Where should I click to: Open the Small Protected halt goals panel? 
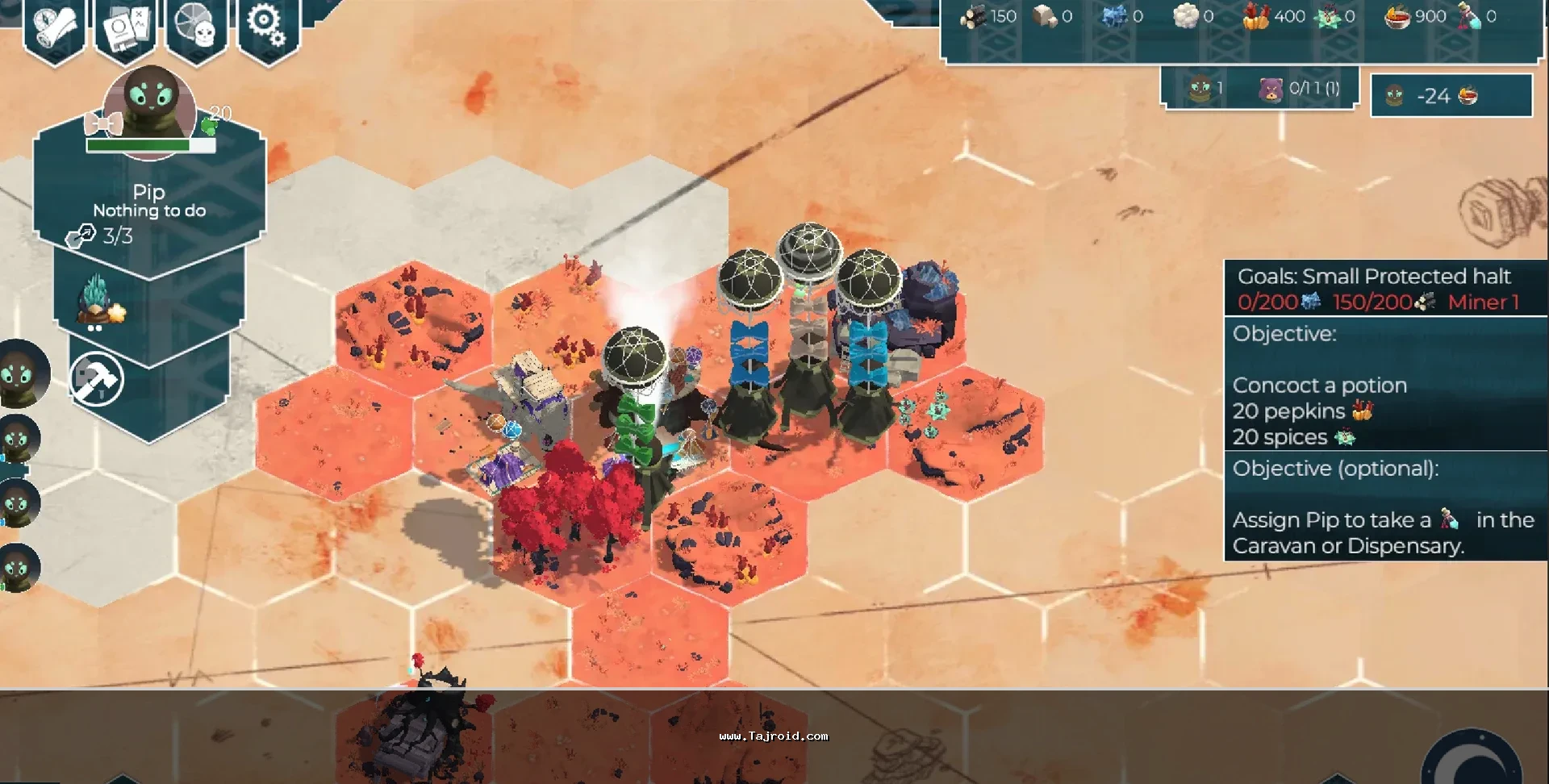tap(1384, 288)
